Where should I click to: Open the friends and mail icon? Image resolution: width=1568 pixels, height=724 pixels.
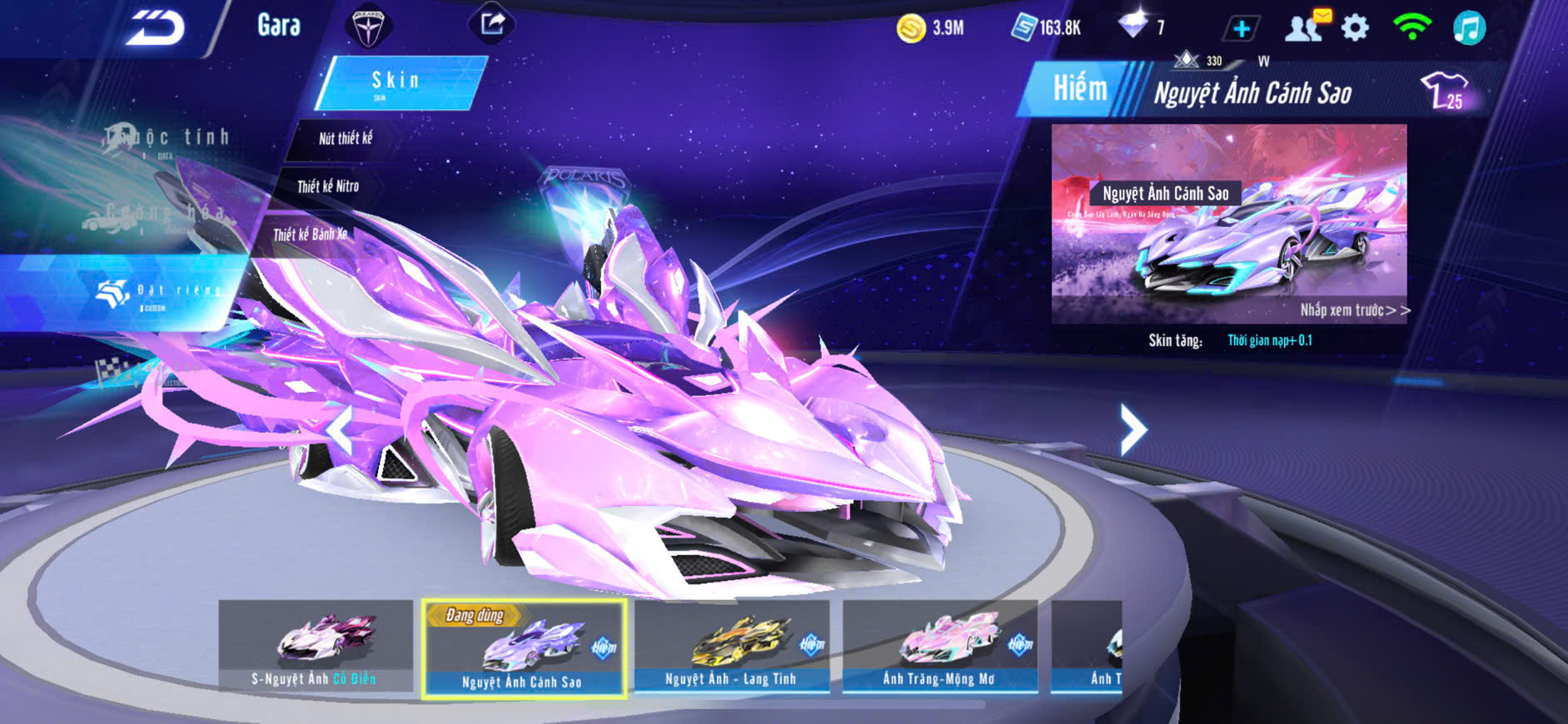tap(1306, 27)
